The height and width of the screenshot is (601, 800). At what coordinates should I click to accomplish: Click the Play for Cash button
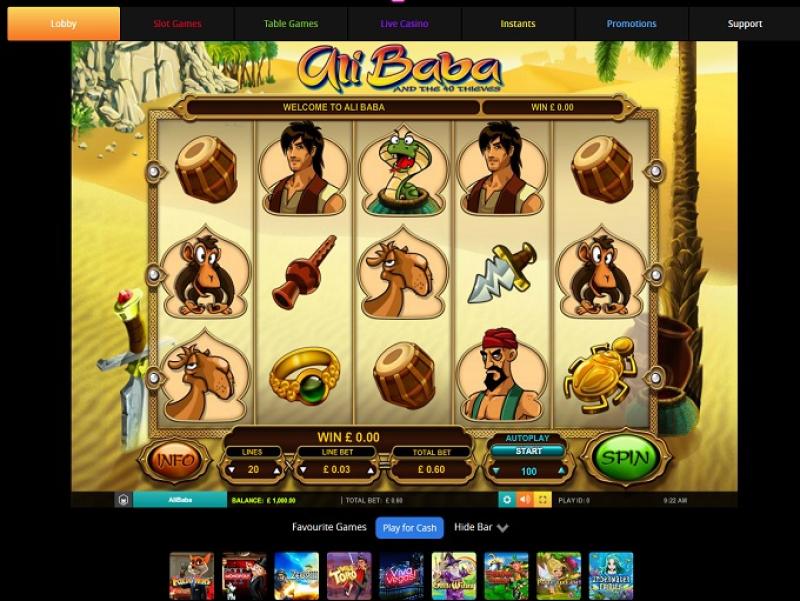point(409,527)
